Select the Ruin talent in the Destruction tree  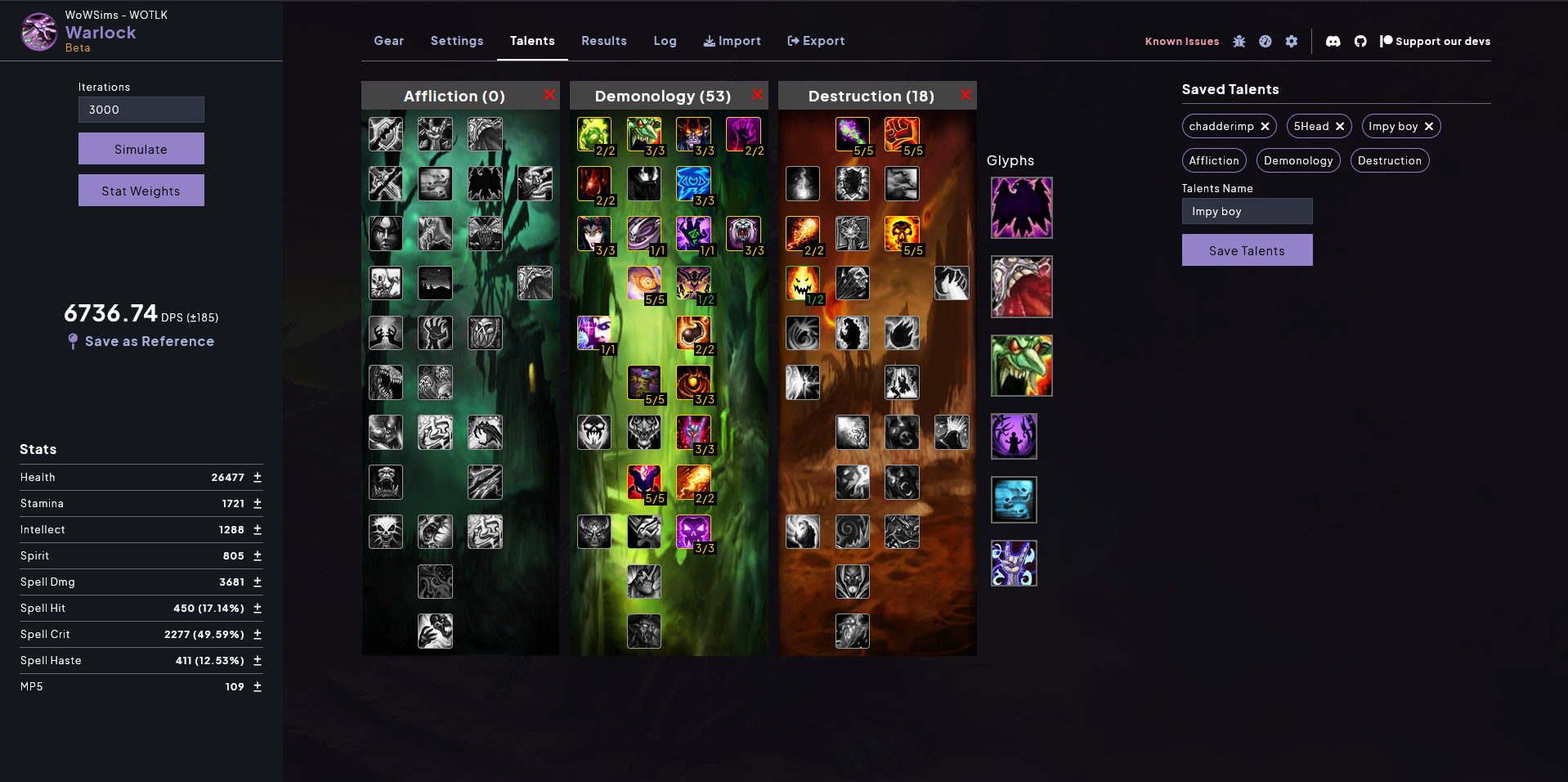(902, 235)
